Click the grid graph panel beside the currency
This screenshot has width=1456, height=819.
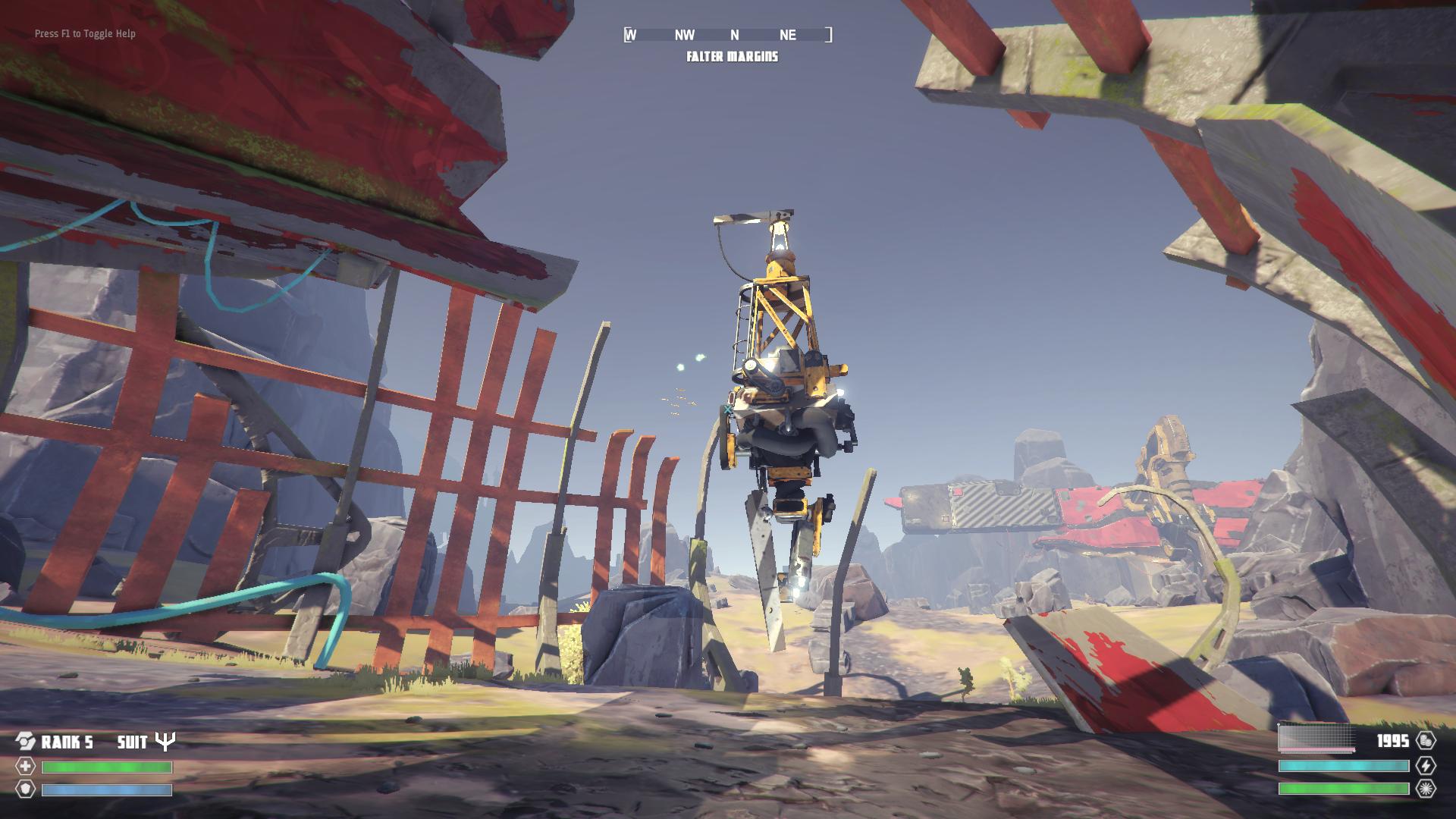[1316, 739]
